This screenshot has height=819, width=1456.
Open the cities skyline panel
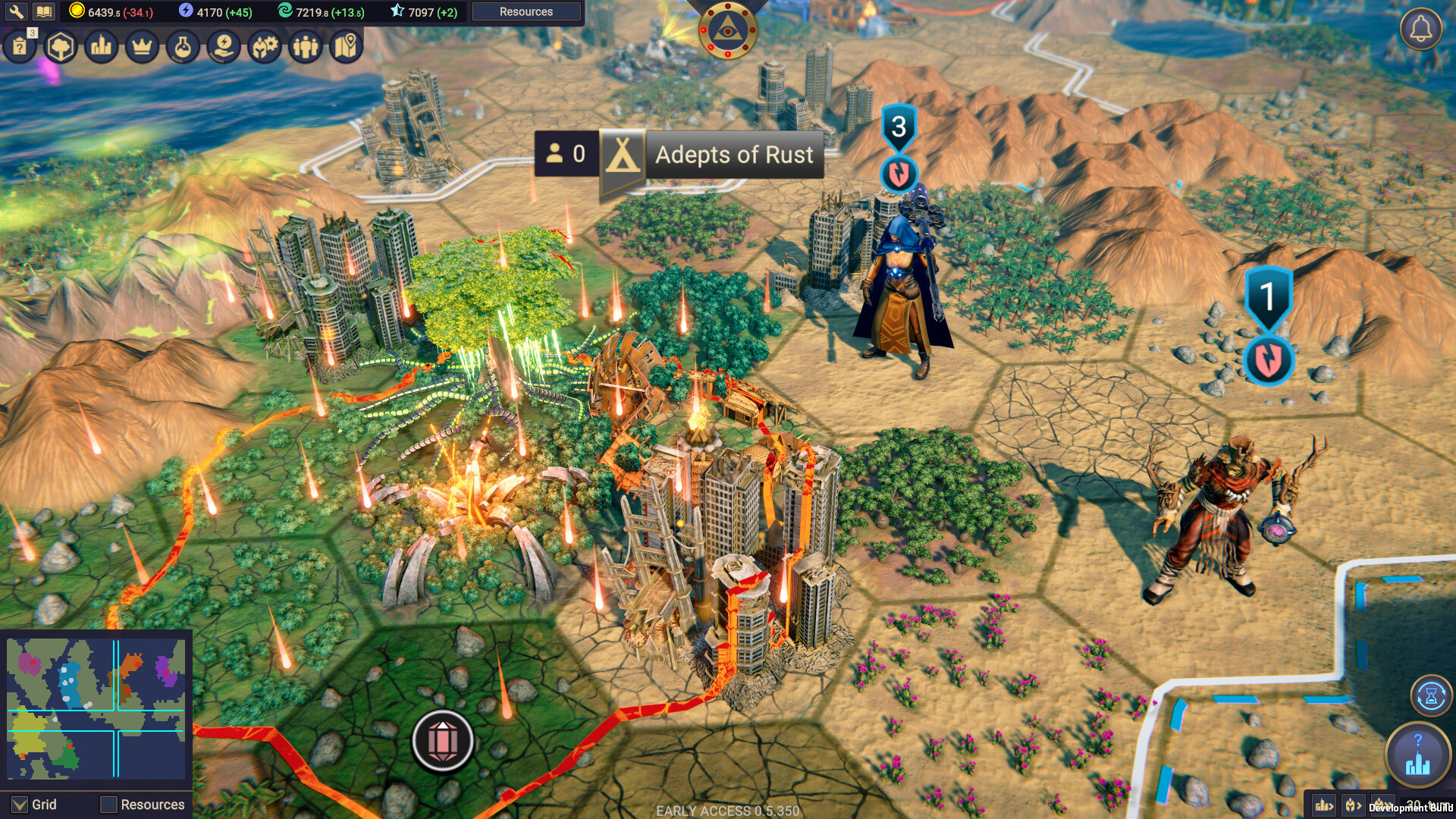[x=101, y=47]
